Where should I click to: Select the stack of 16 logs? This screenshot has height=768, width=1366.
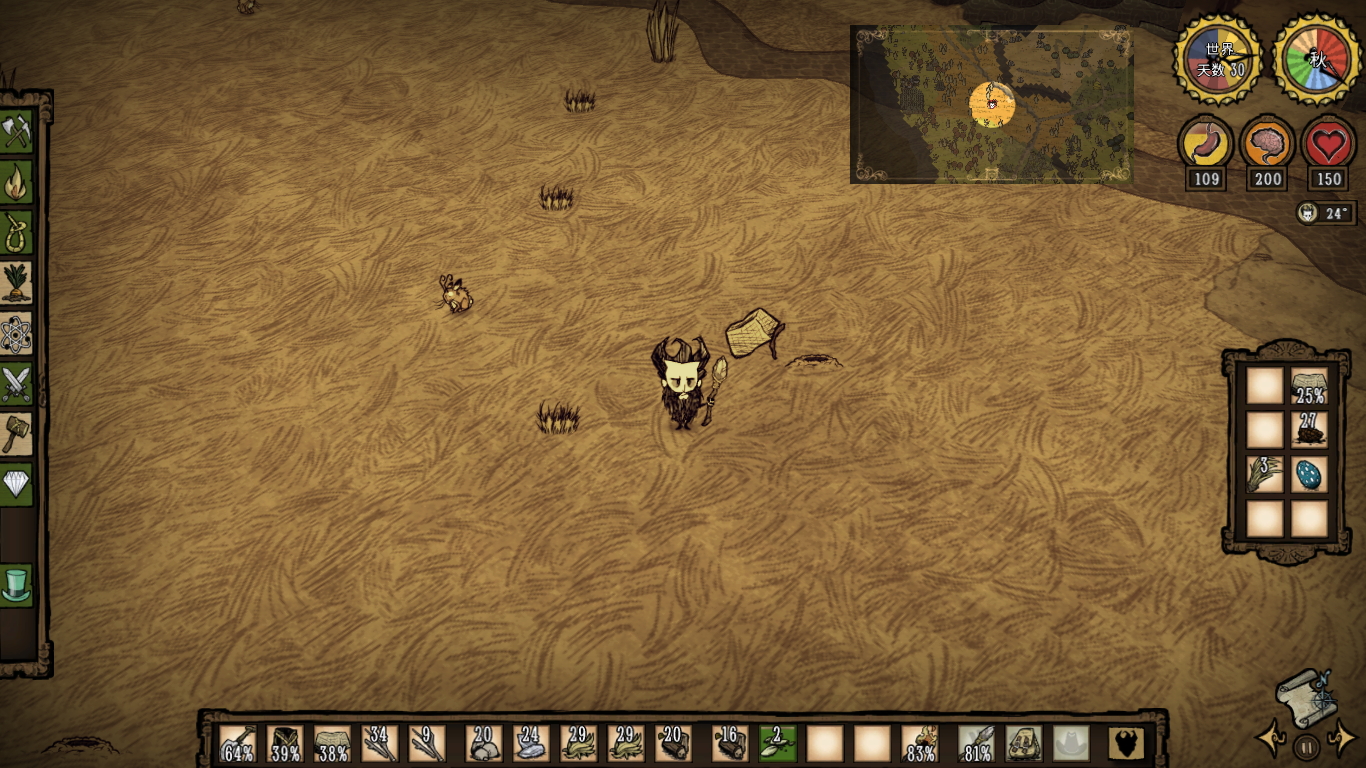(x=731, y=744)
